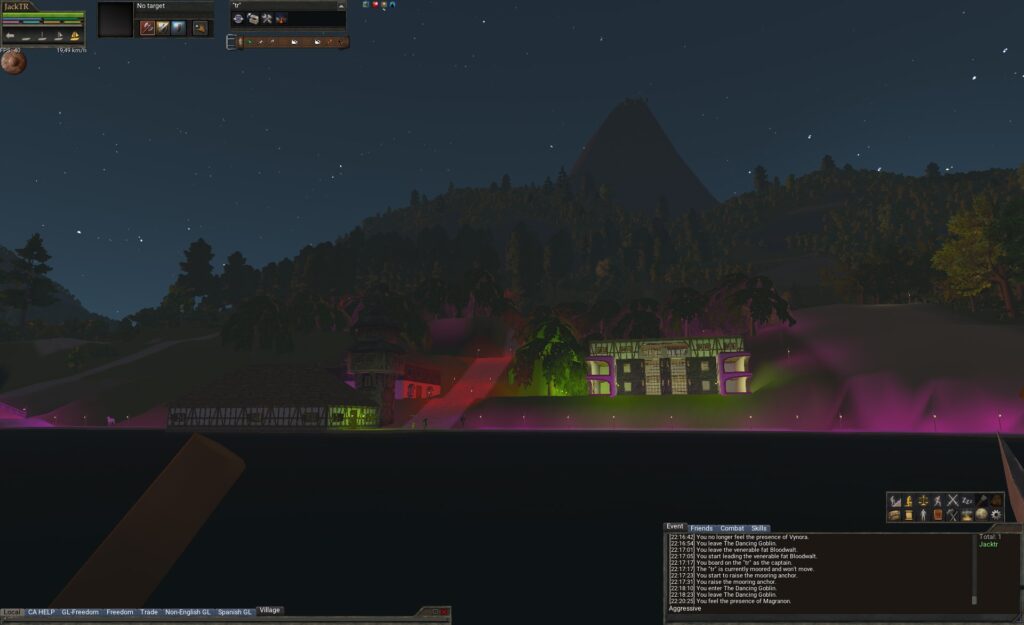
Task: Switch chat to the Local channel
Action: tap(12, 611)
